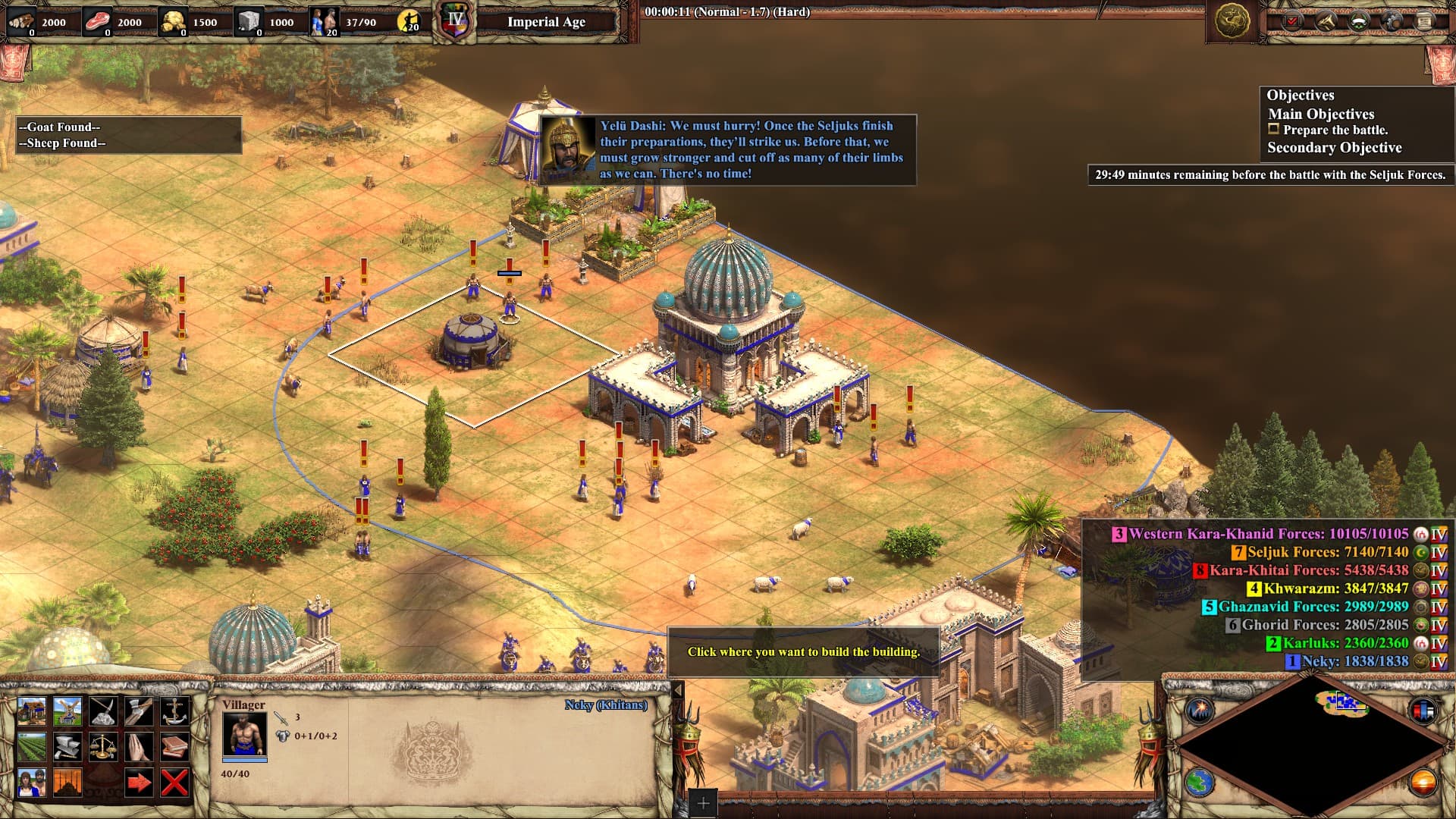Show the next page with red arrow
The image size is (1456, 819).
139,783
